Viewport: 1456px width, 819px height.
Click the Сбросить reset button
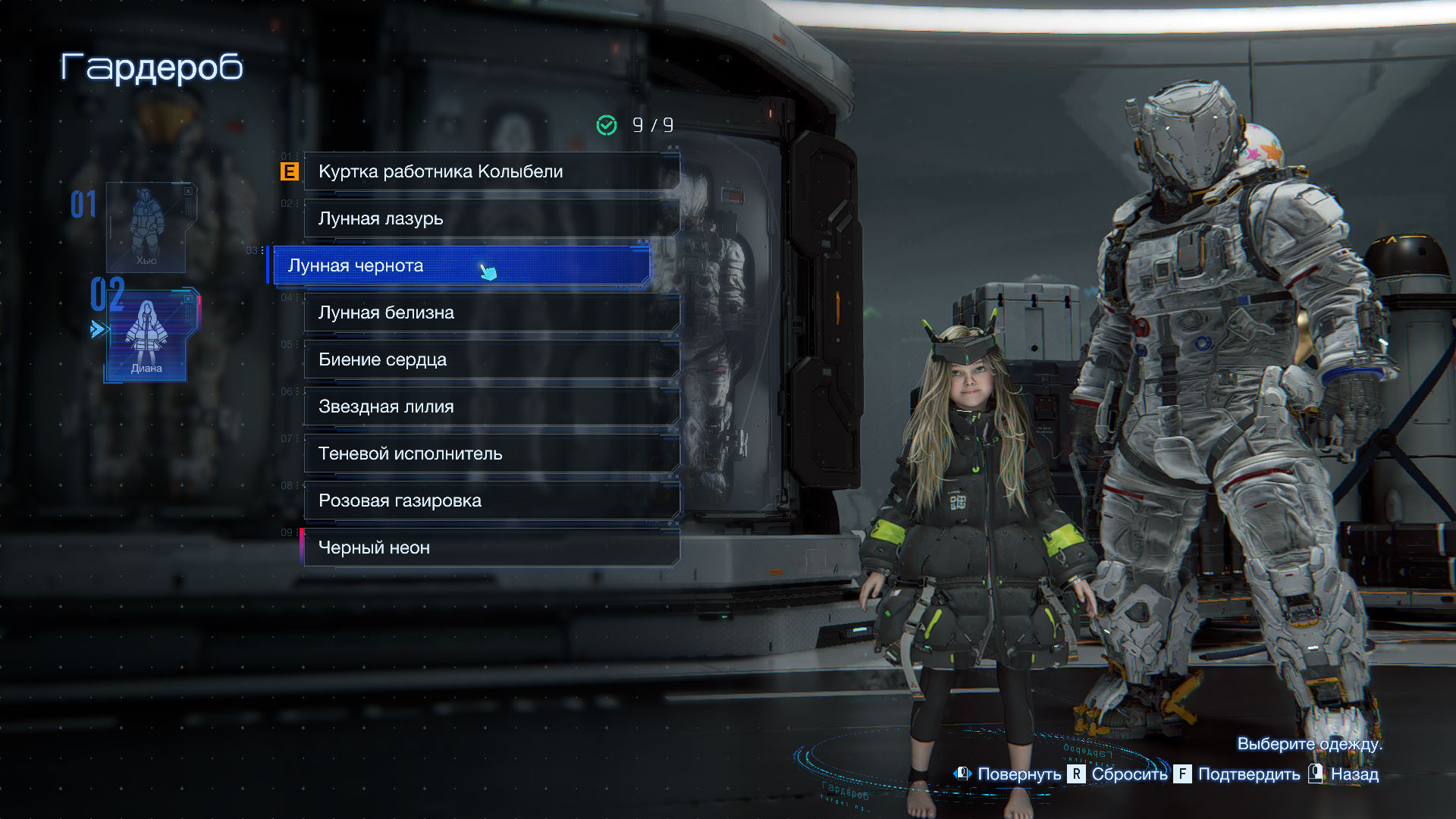tap(1118, 774)
